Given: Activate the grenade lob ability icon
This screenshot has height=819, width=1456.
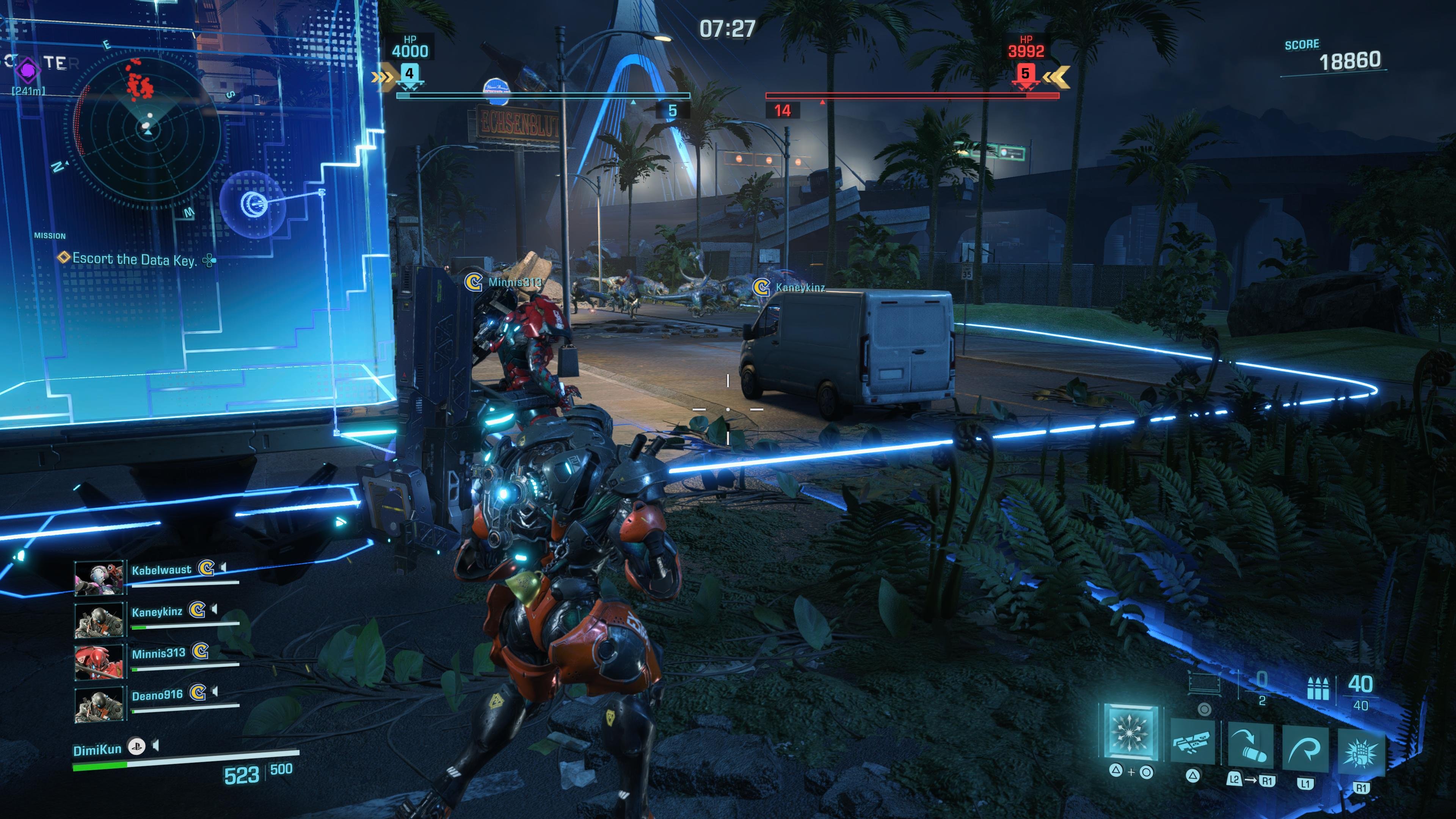Looking at the screenshot, I should click(1250, 748).
